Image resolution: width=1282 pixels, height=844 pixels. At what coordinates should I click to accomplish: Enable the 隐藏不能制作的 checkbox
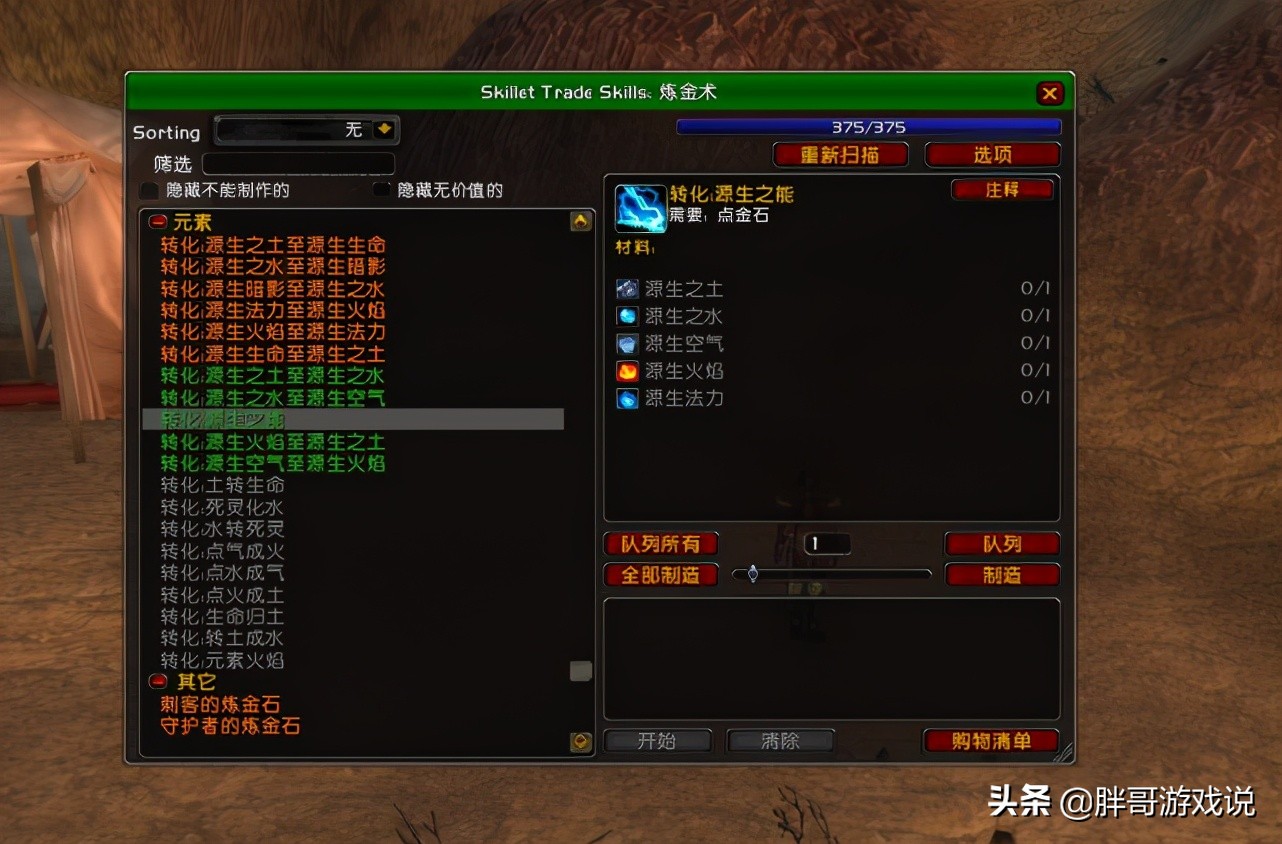click(148, 189)
